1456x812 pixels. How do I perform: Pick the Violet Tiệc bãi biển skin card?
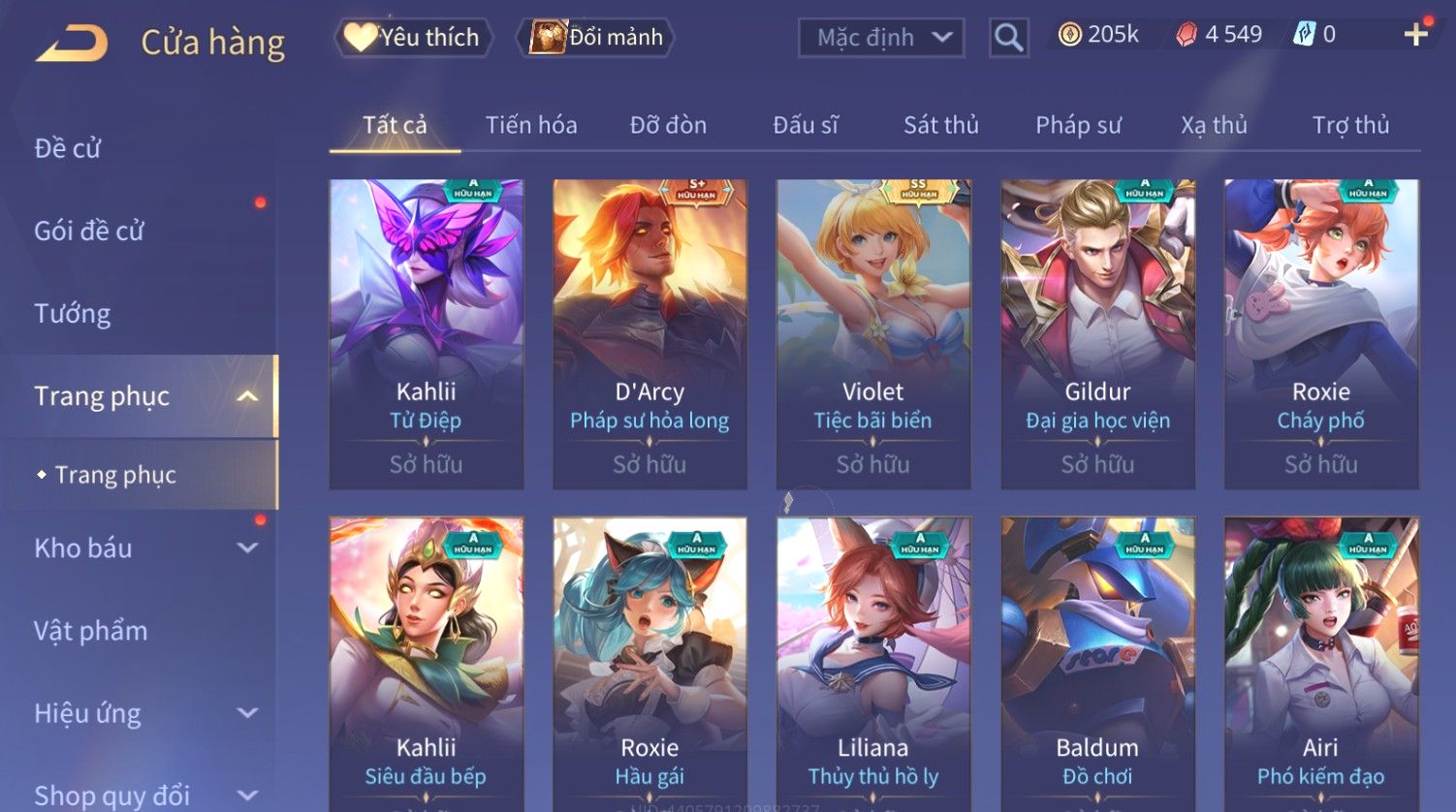point(872,333)
